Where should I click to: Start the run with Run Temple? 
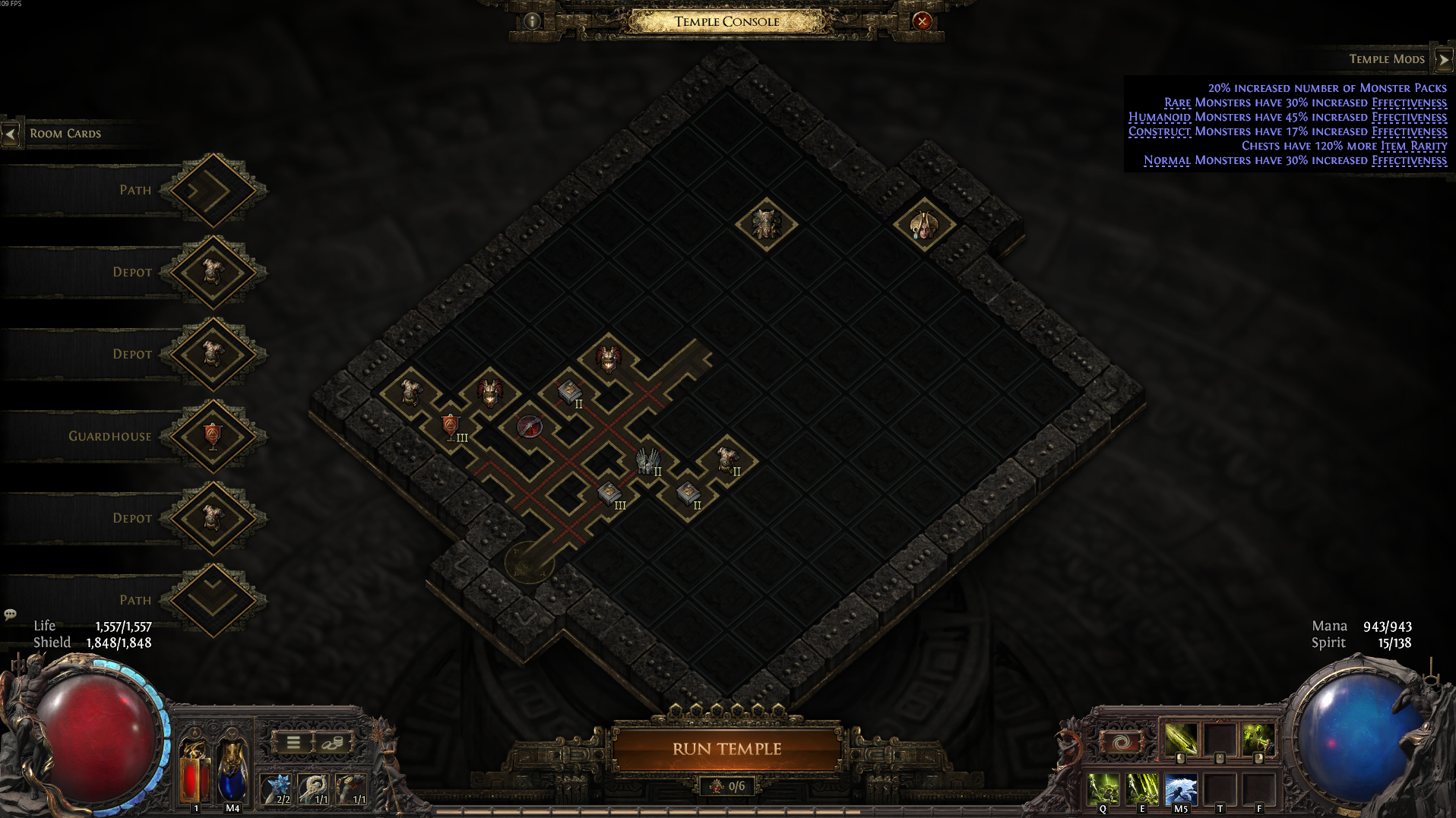coord(726,749)
